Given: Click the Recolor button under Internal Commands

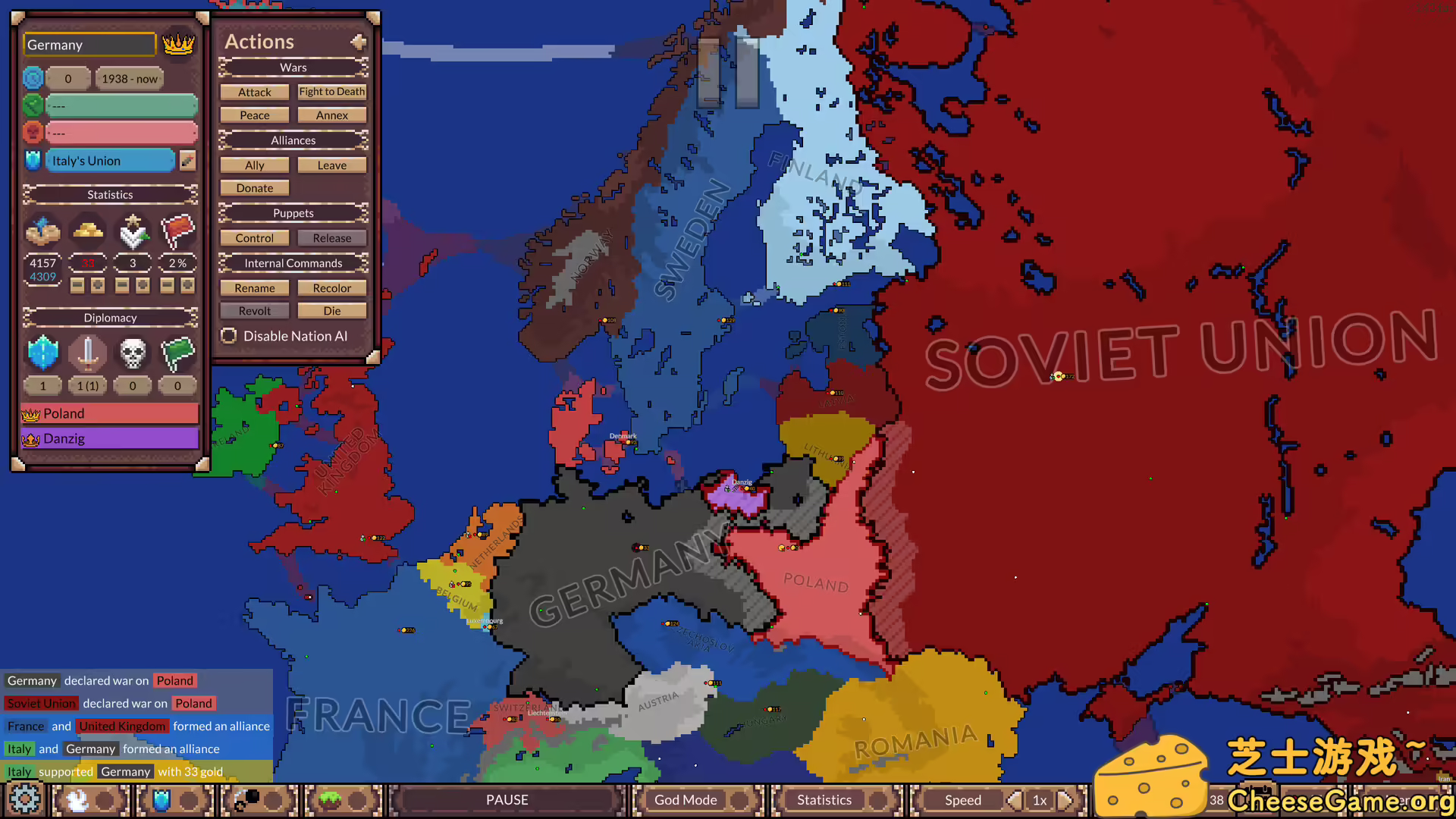Looking at the screenshot, I should [331, 287].
